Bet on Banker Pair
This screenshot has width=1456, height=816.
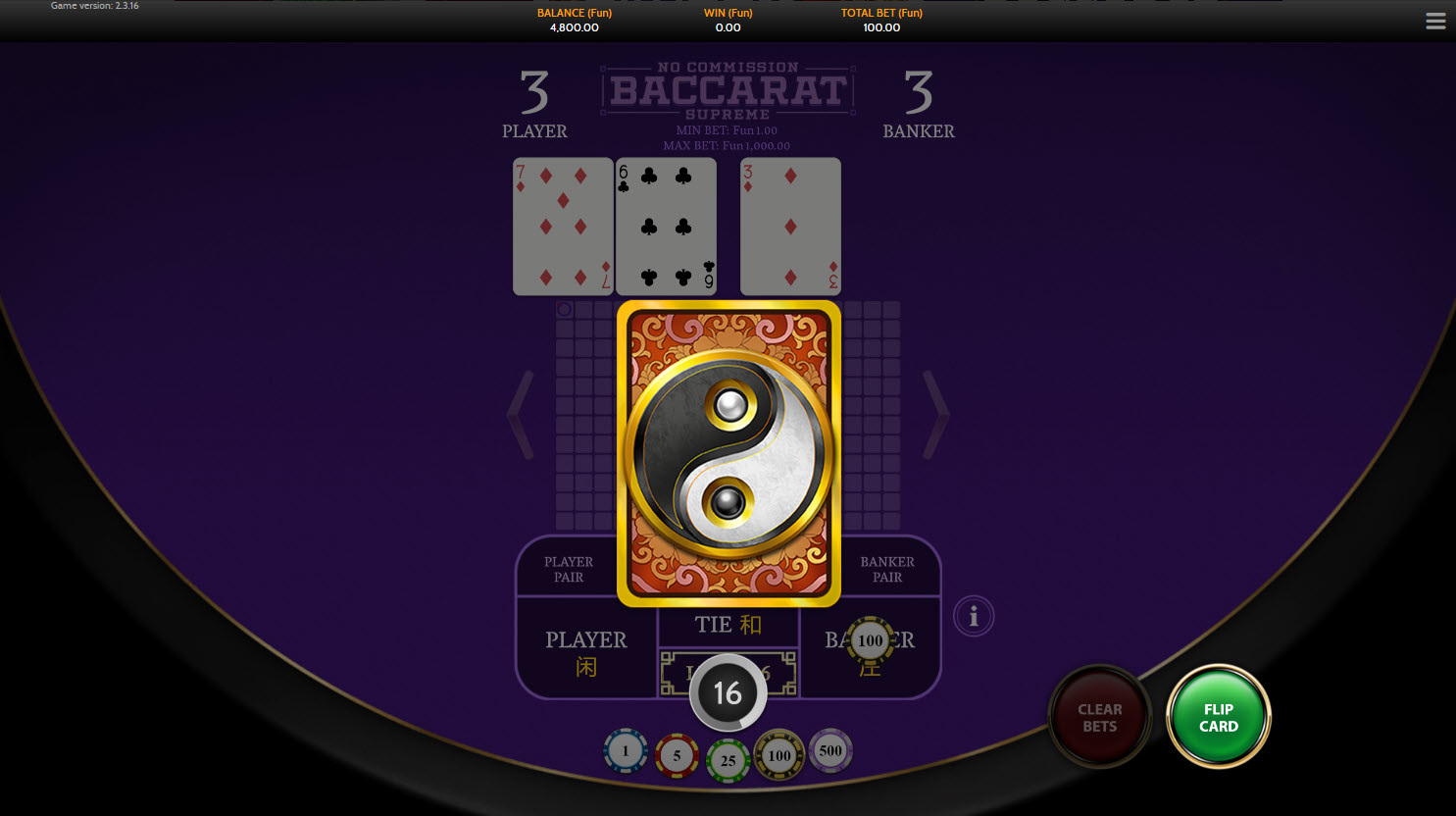pos(887,569)
